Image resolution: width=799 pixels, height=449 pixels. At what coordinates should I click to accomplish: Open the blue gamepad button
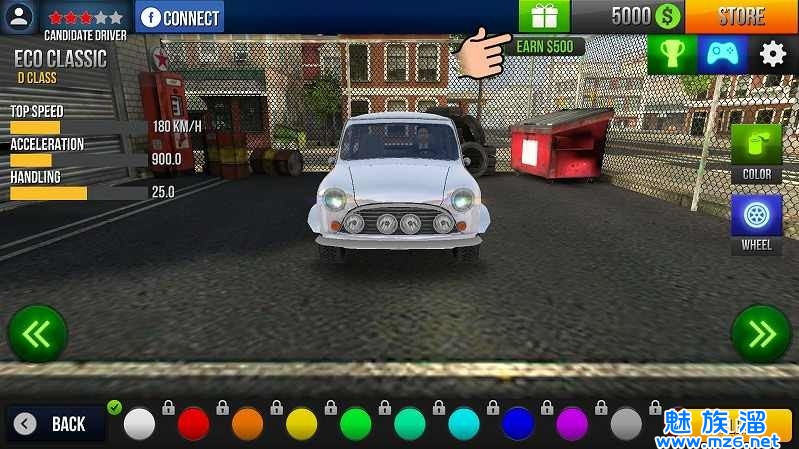(721, 54)
